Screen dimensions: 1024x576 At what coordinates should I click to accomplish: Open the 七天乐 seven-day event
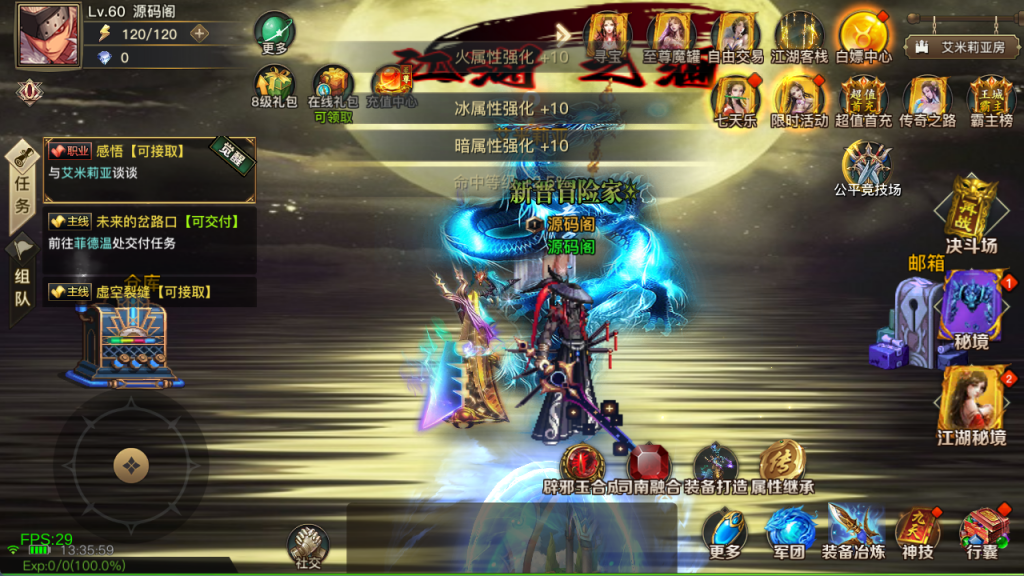coord(733,98)
